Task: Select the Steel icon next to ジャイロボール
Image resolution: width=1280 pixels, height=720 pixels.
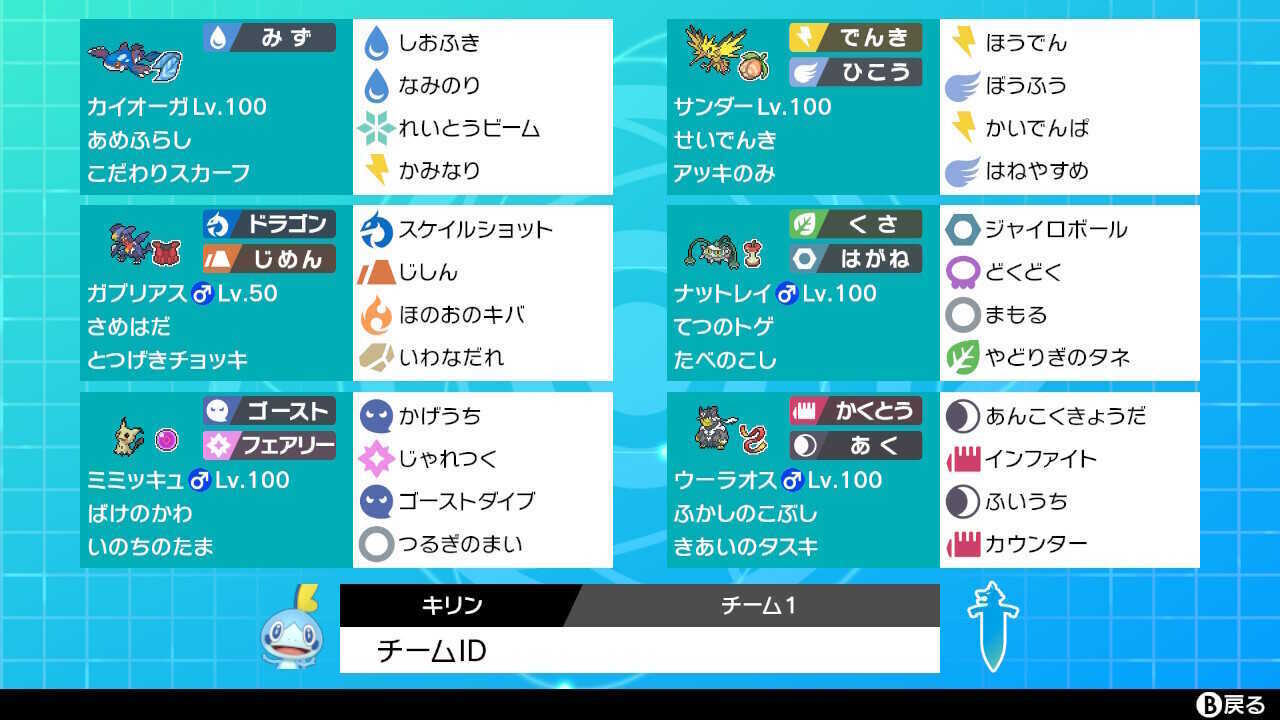Action: point(961,229)
